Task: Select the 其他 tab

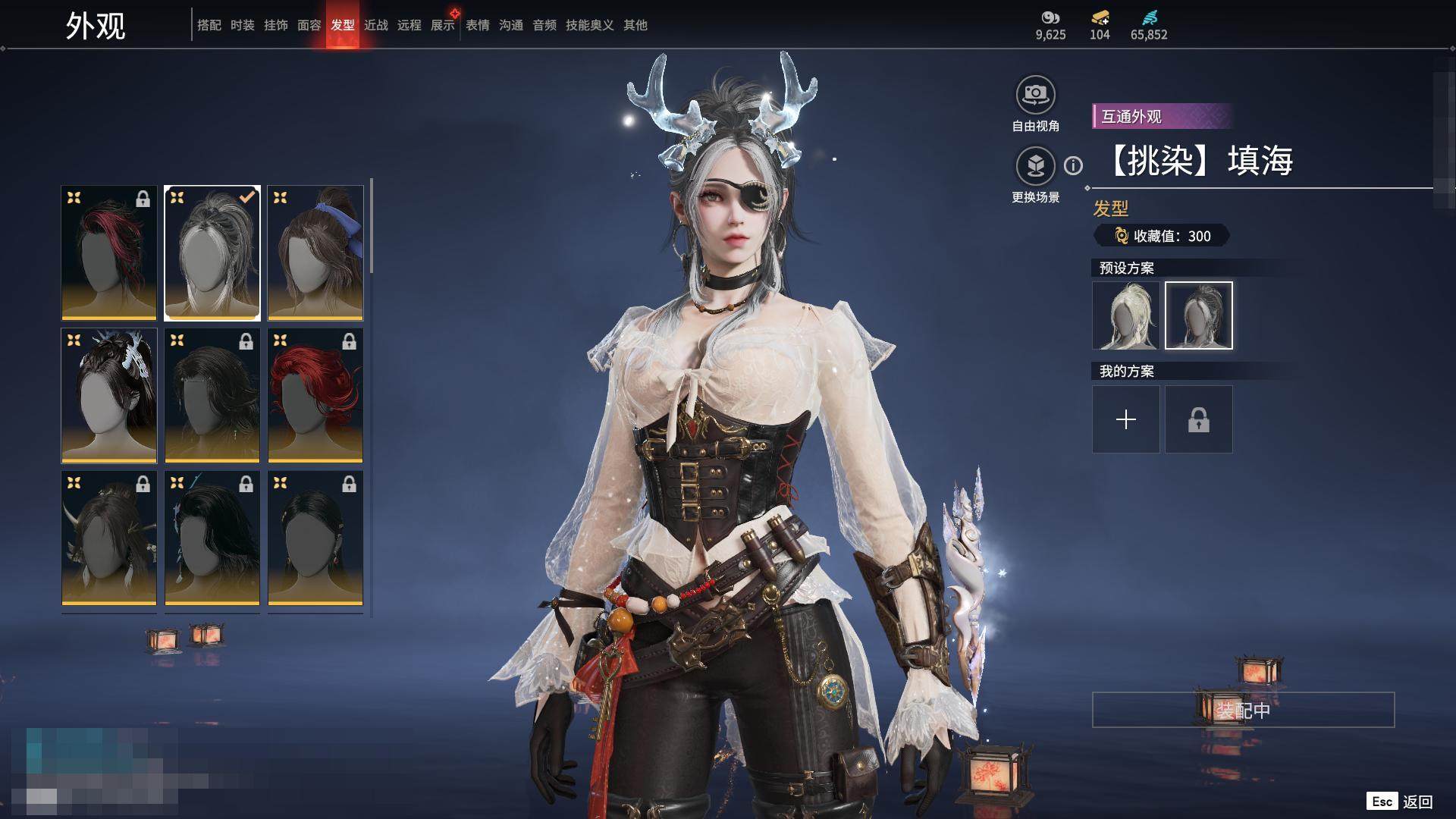Action: pyautogui.click(x=635, y=25)
